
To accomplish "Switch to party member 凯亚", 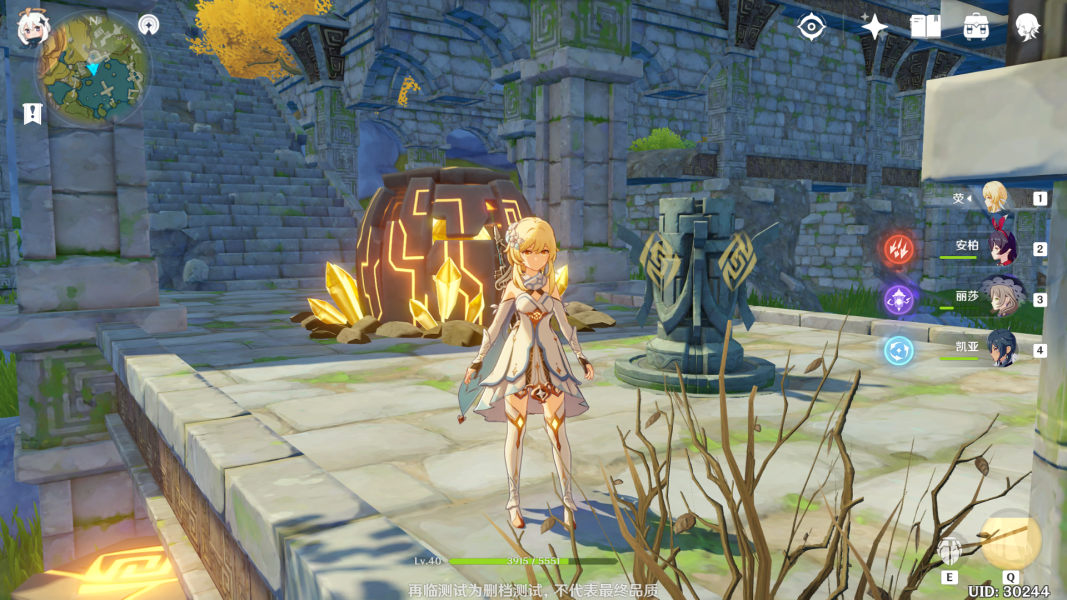I will point(1000,348).
